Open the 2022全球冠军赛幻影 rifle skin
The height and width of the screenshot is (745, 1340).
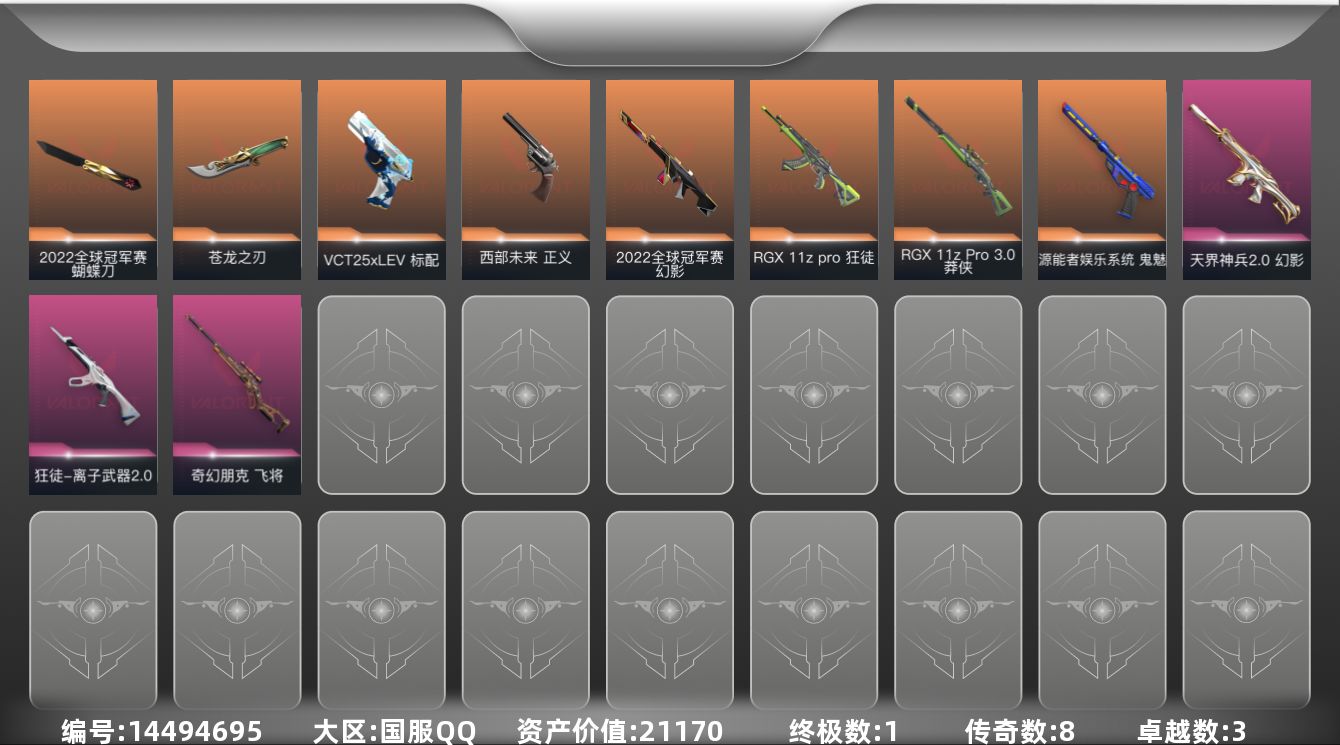pos(669,180)
